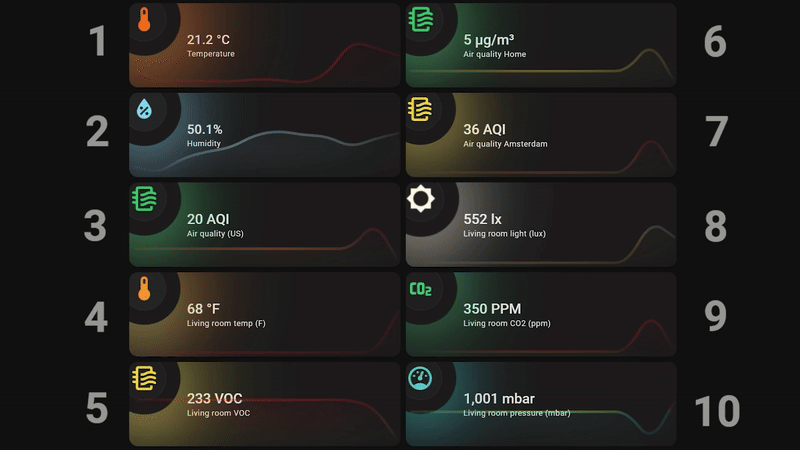This screenshot has width=800, height=450.
Task: Select the Humidity 50.1% card
Action: 265,135
